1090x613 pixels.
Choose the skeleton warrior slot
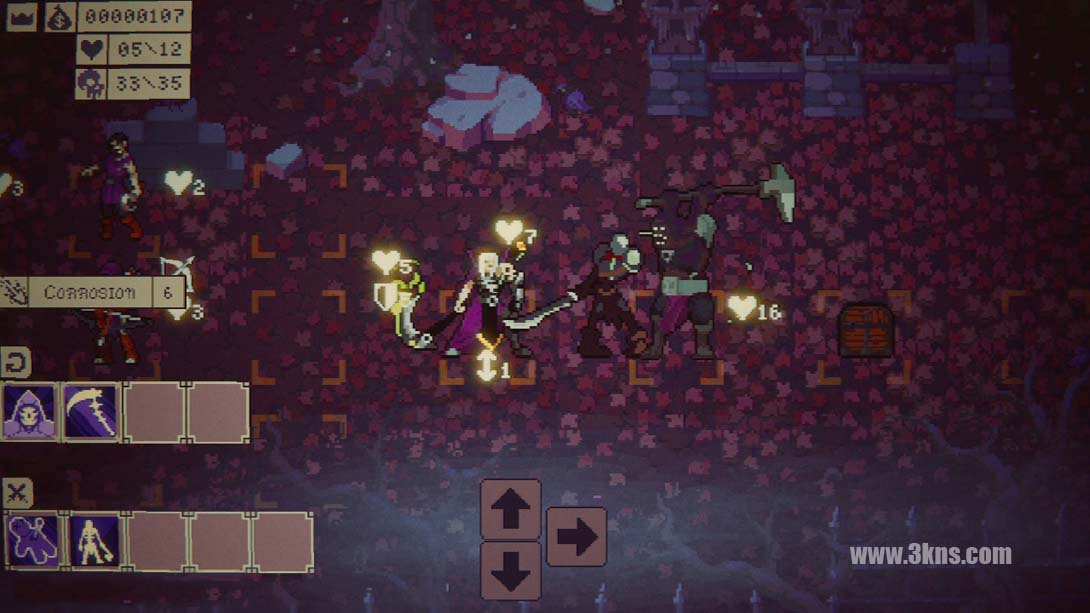click(95, 541)
